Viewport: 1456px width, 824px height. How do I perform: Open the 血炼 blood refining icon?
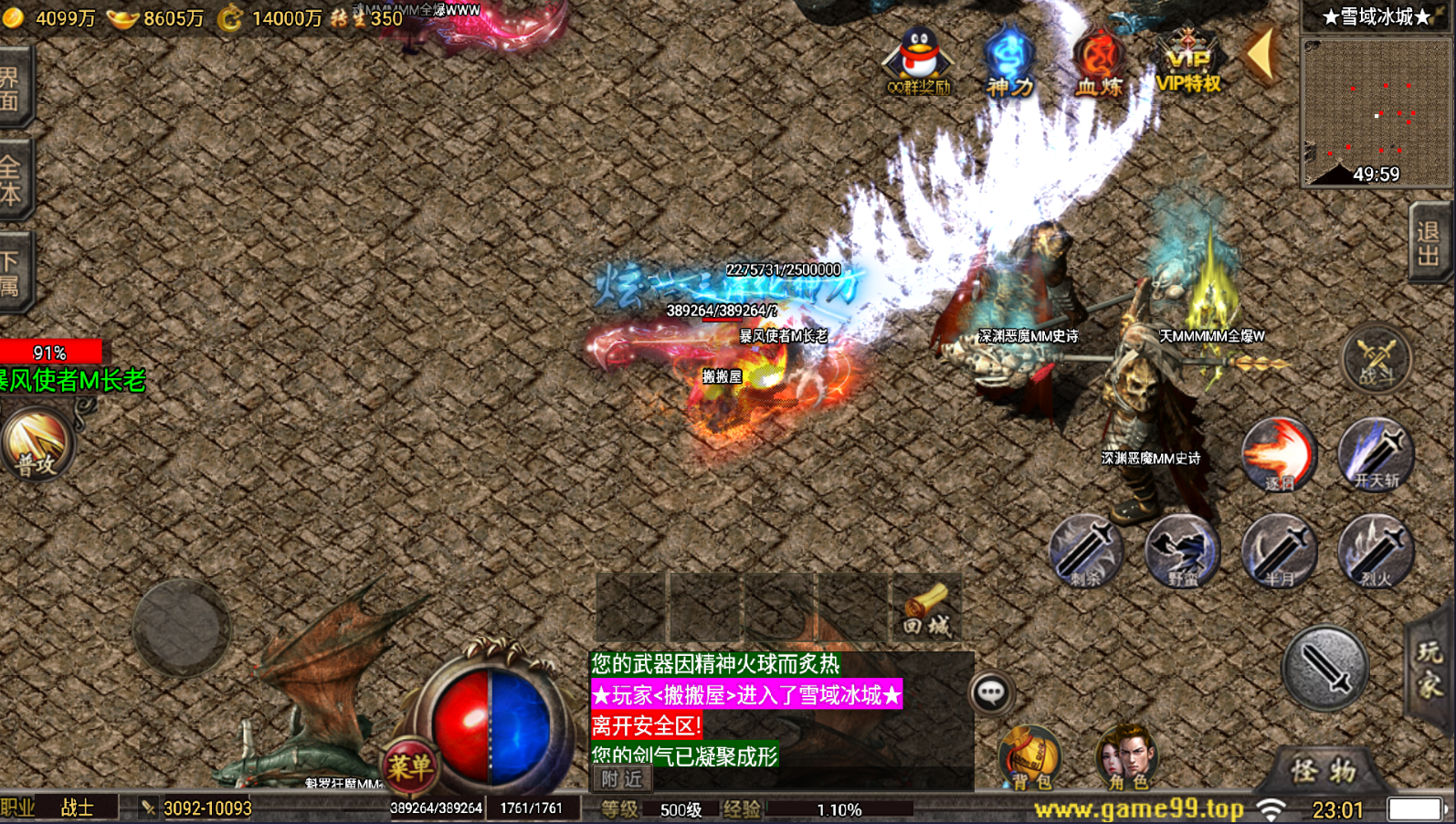pos(1098,61)
